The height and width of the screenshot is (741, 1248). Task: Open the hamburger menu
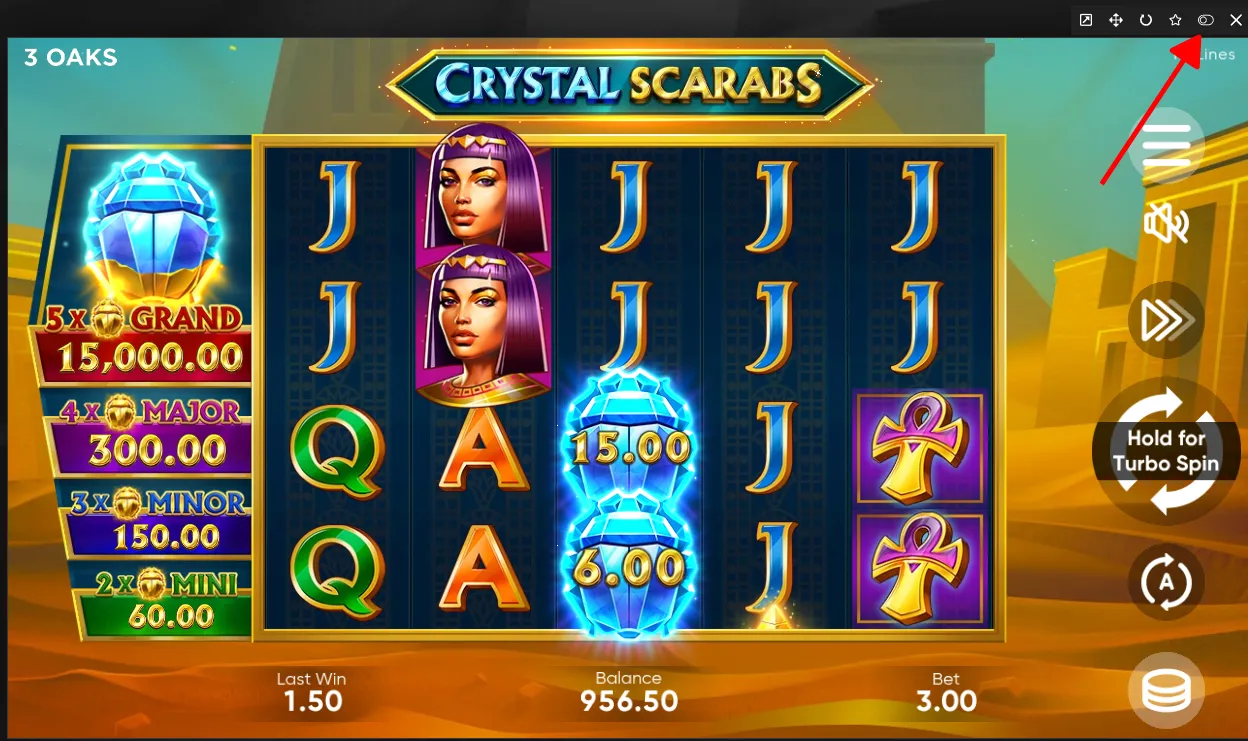click(x=1166, y=146)
